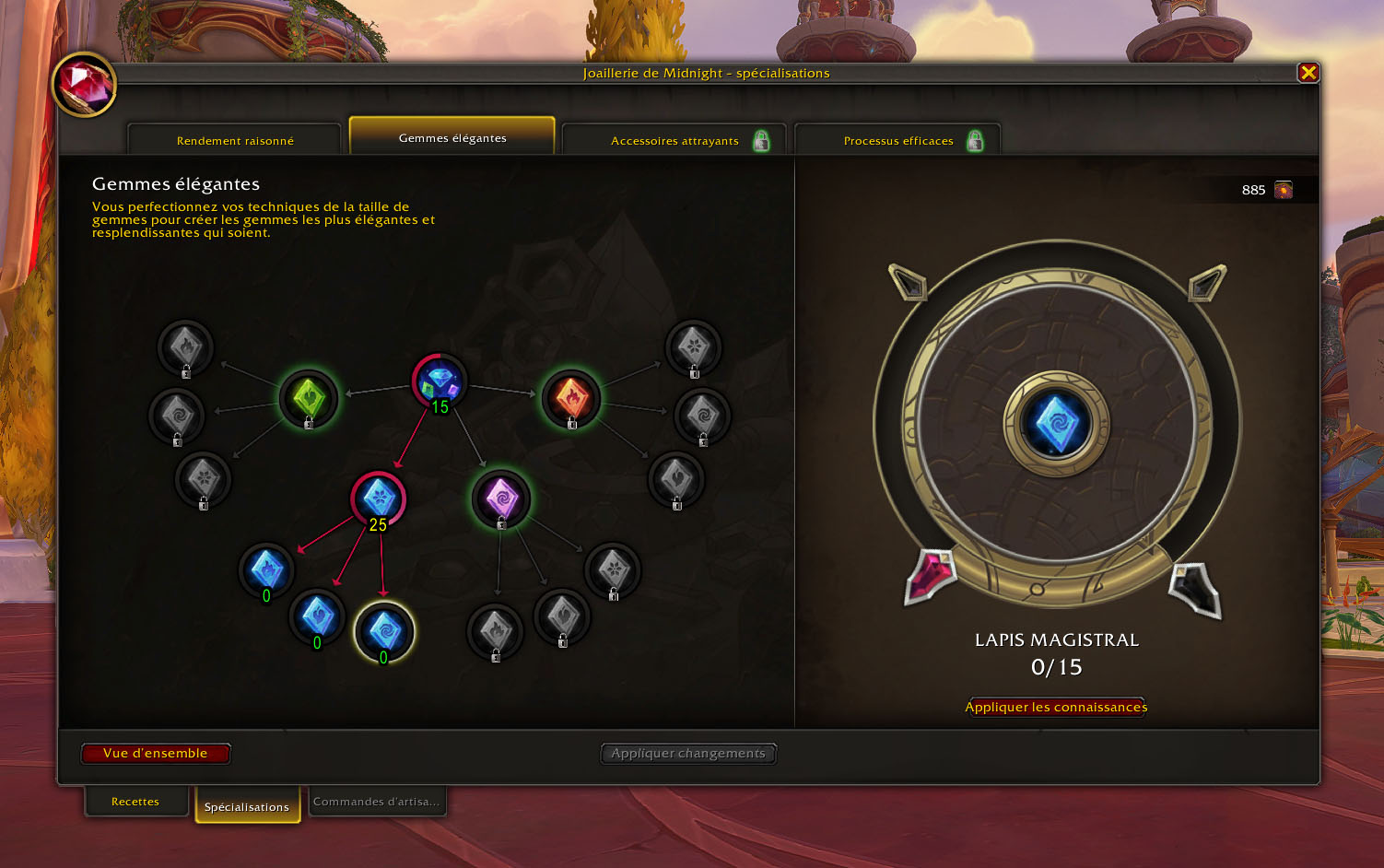Open the Vue d'ensemble overview

click(x=155, y=753)
